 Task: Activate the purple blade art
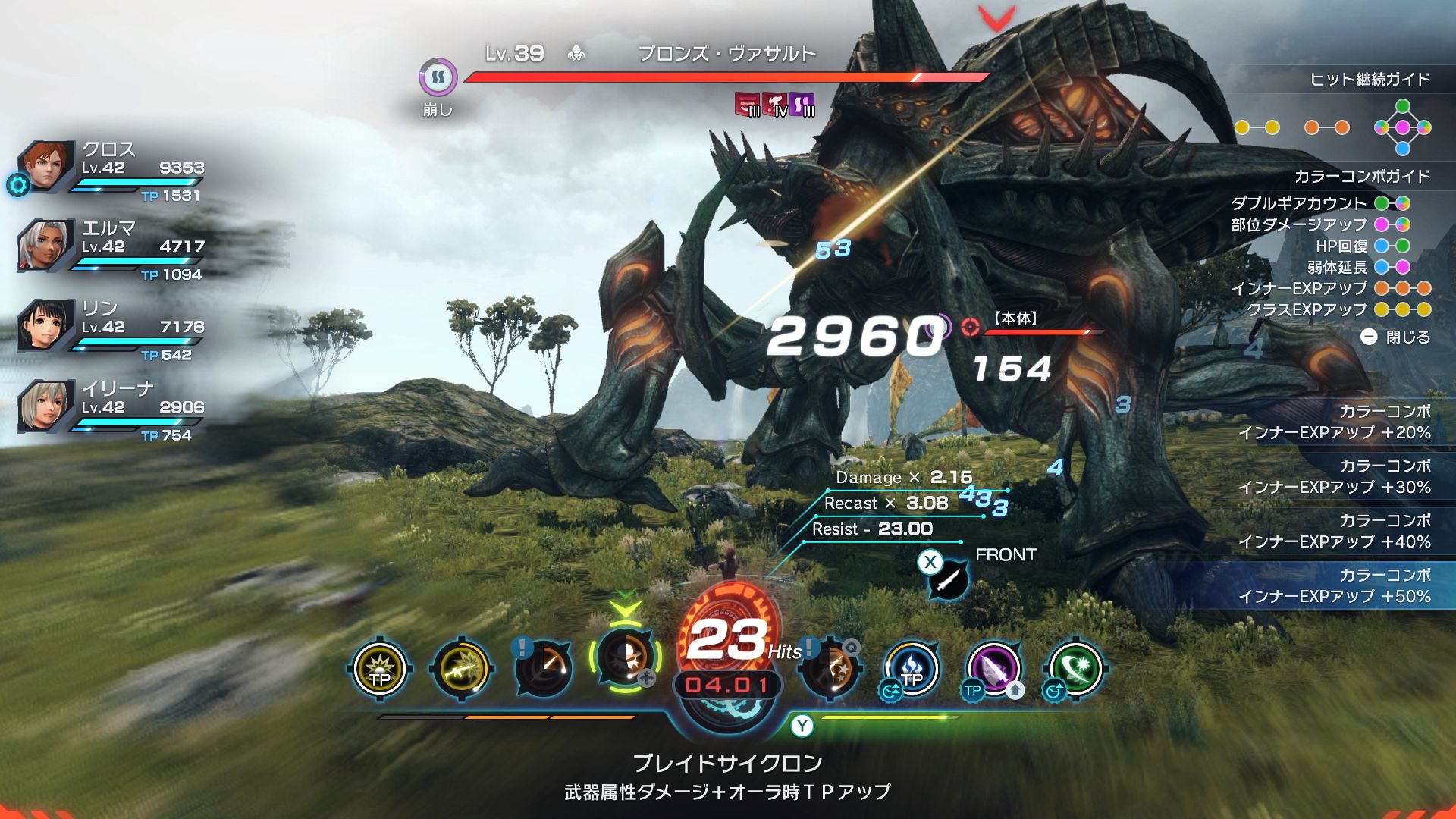993,670
